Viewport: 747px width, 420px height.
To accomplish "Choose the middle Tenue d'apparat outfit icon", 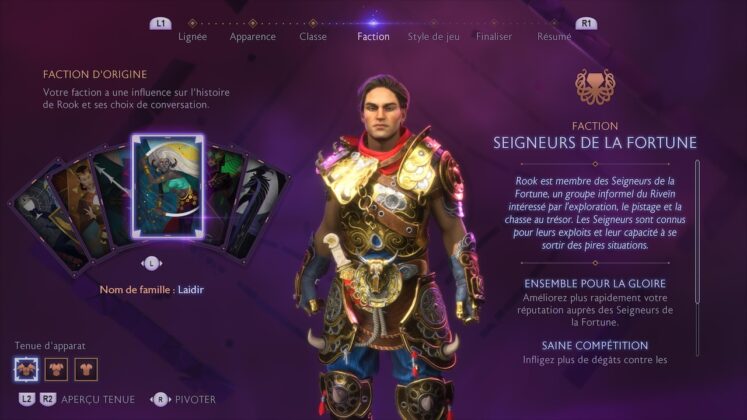I will [x=56, y=370].
